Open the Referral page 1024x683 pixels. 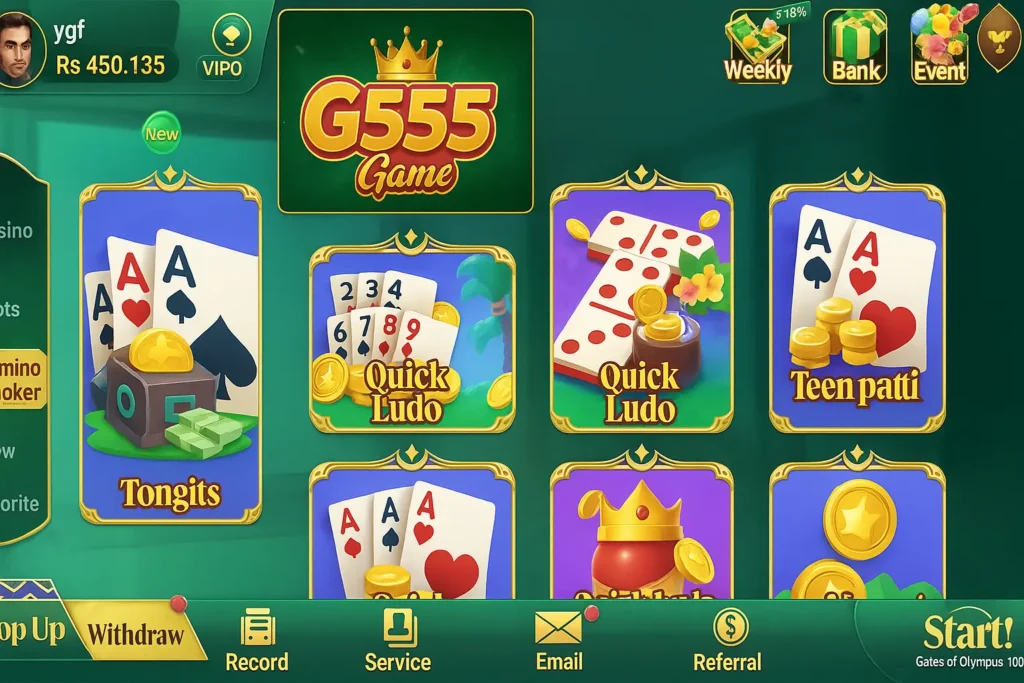(x=728, y=640)
